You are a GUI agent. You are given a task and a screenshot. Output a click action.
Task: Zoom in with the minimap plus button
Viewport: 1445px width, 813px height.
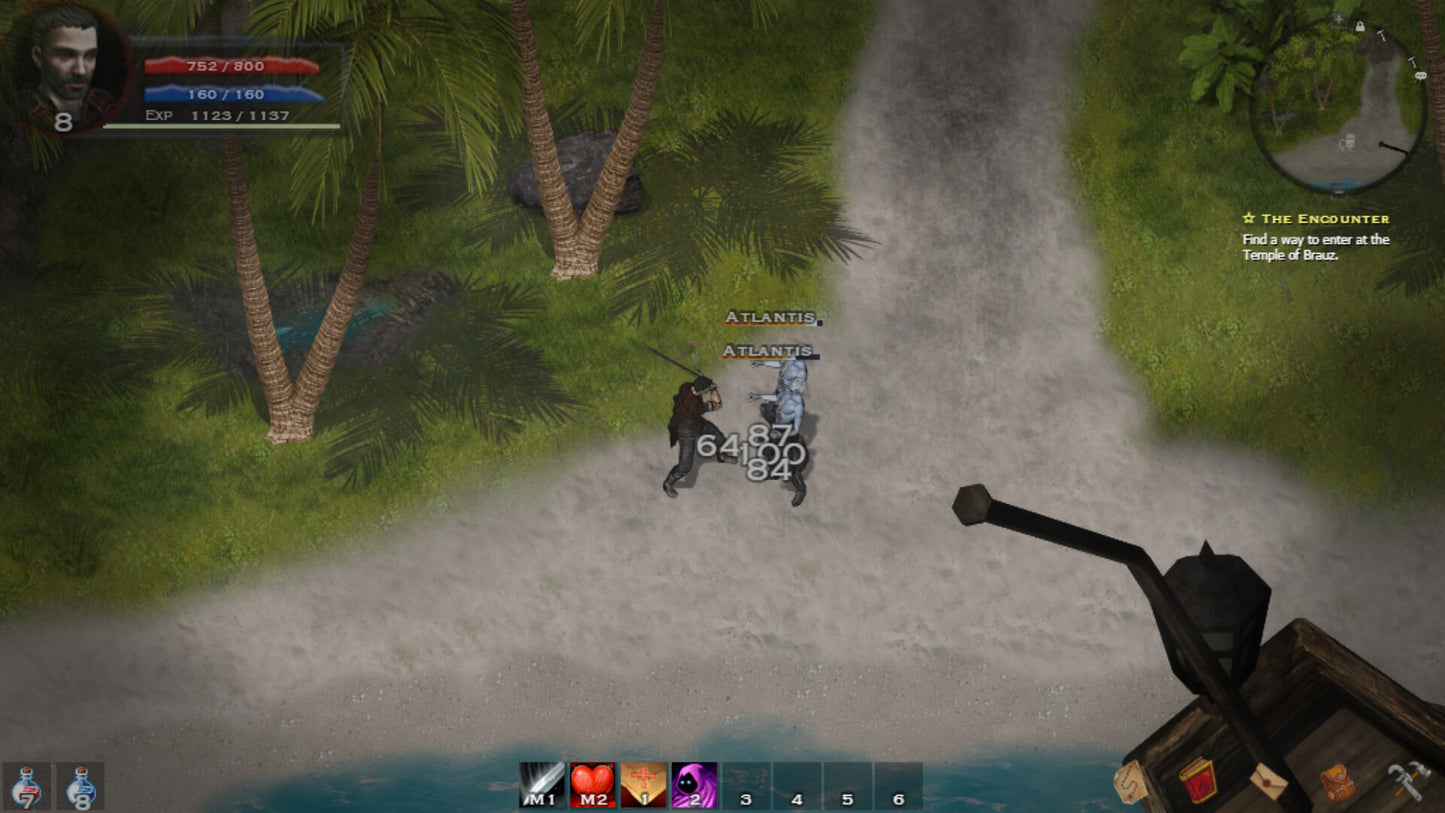point(1339,19)
